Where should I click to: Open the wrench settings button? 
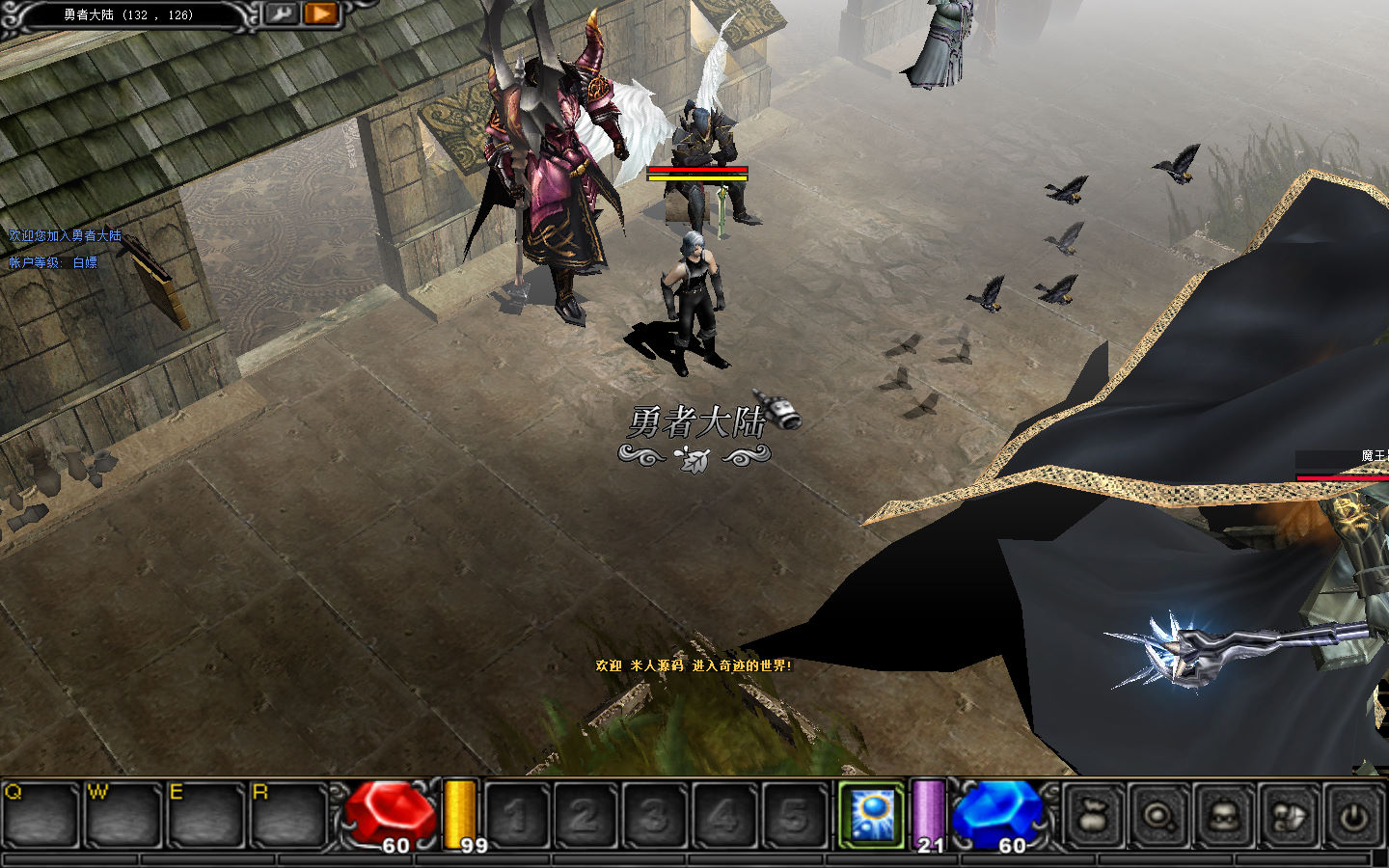282,14
